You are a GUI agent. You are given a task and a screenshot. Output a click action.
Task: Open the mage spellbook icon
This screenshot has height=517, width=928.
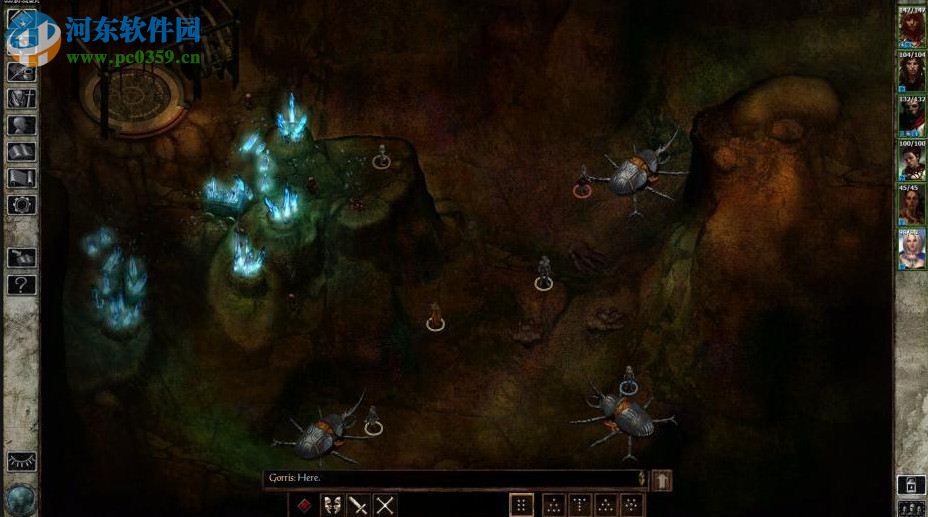click(21, 152)
